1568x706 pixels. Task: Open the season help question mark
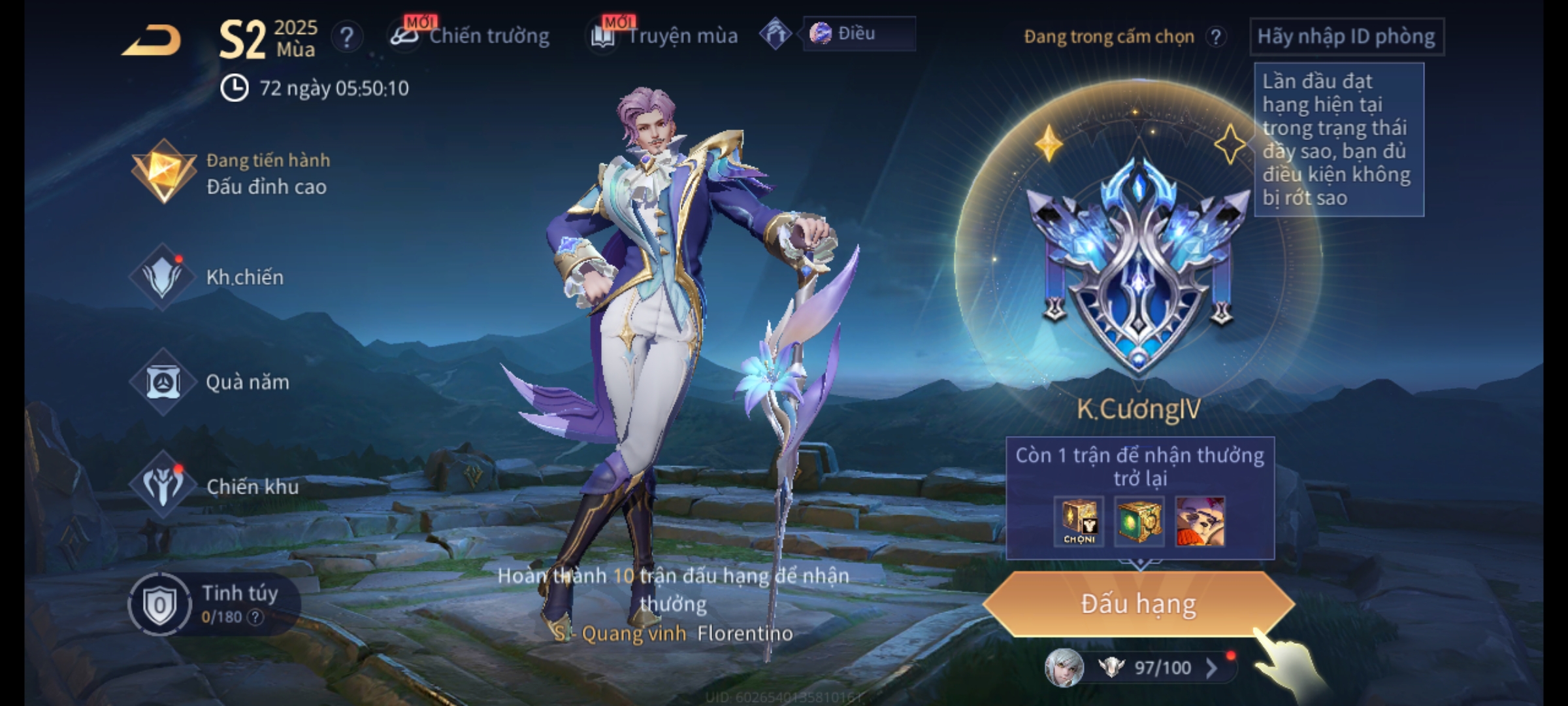point(346,37)
